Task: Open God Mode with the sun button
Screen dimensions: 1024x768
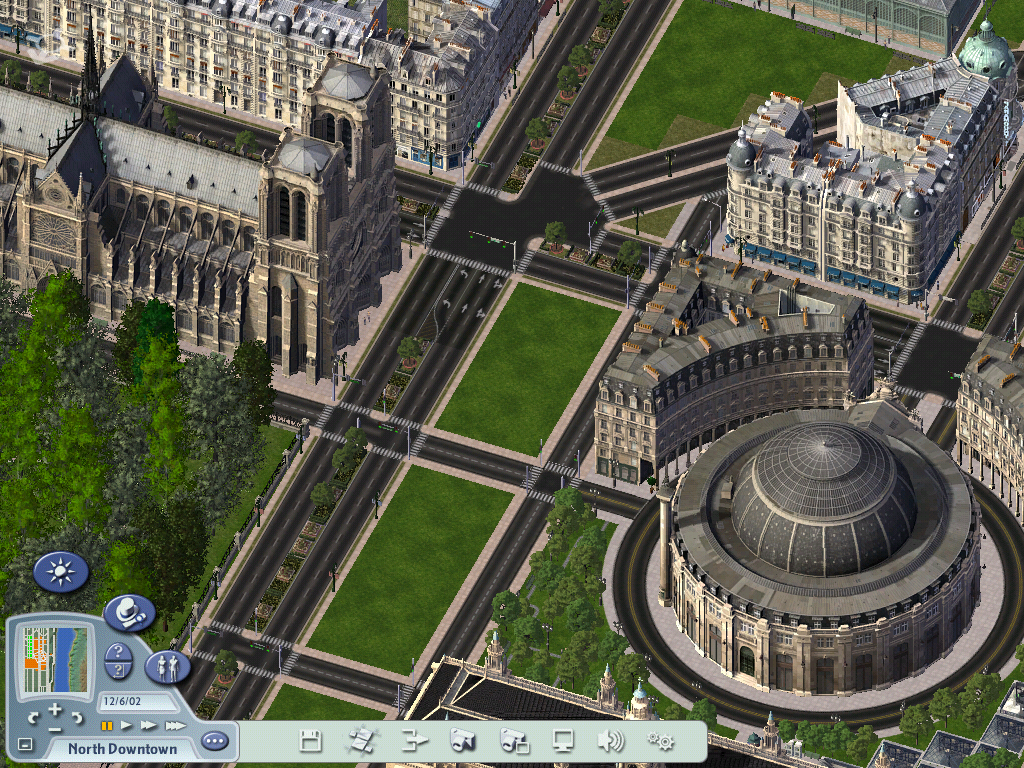Action: [61, 572]
